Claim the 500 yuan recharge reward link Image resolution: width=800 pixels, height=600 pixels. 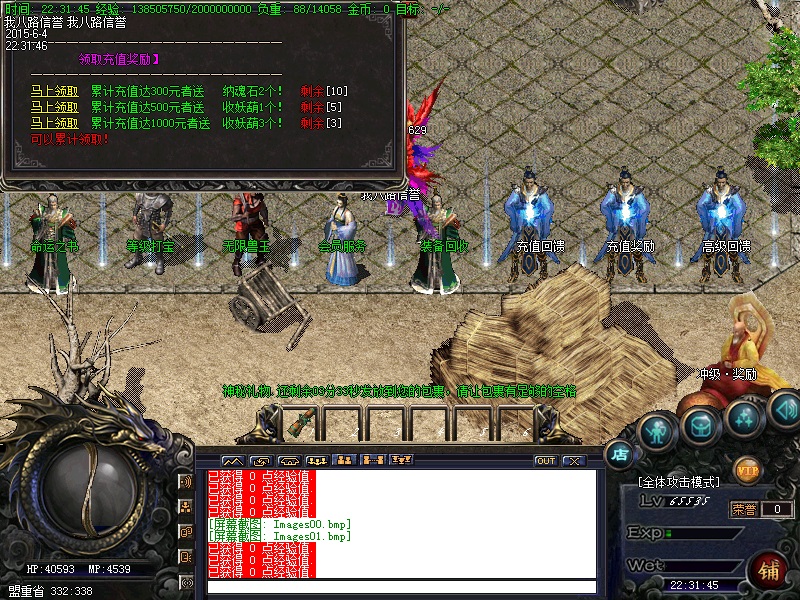pos(54,107)
